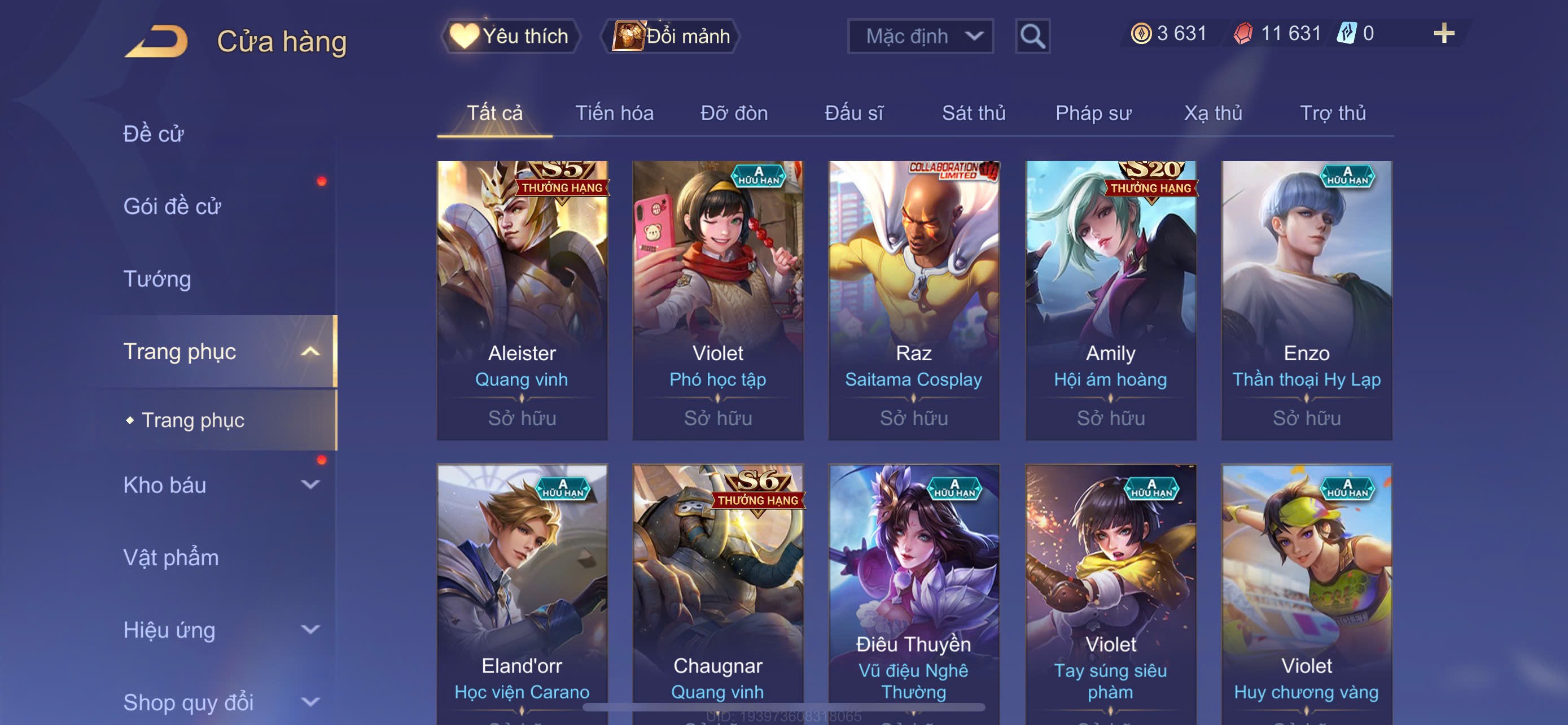Switch to the Đỡ đòn tab
Viewport: 1568px width, 725px height.
(733, 113)
